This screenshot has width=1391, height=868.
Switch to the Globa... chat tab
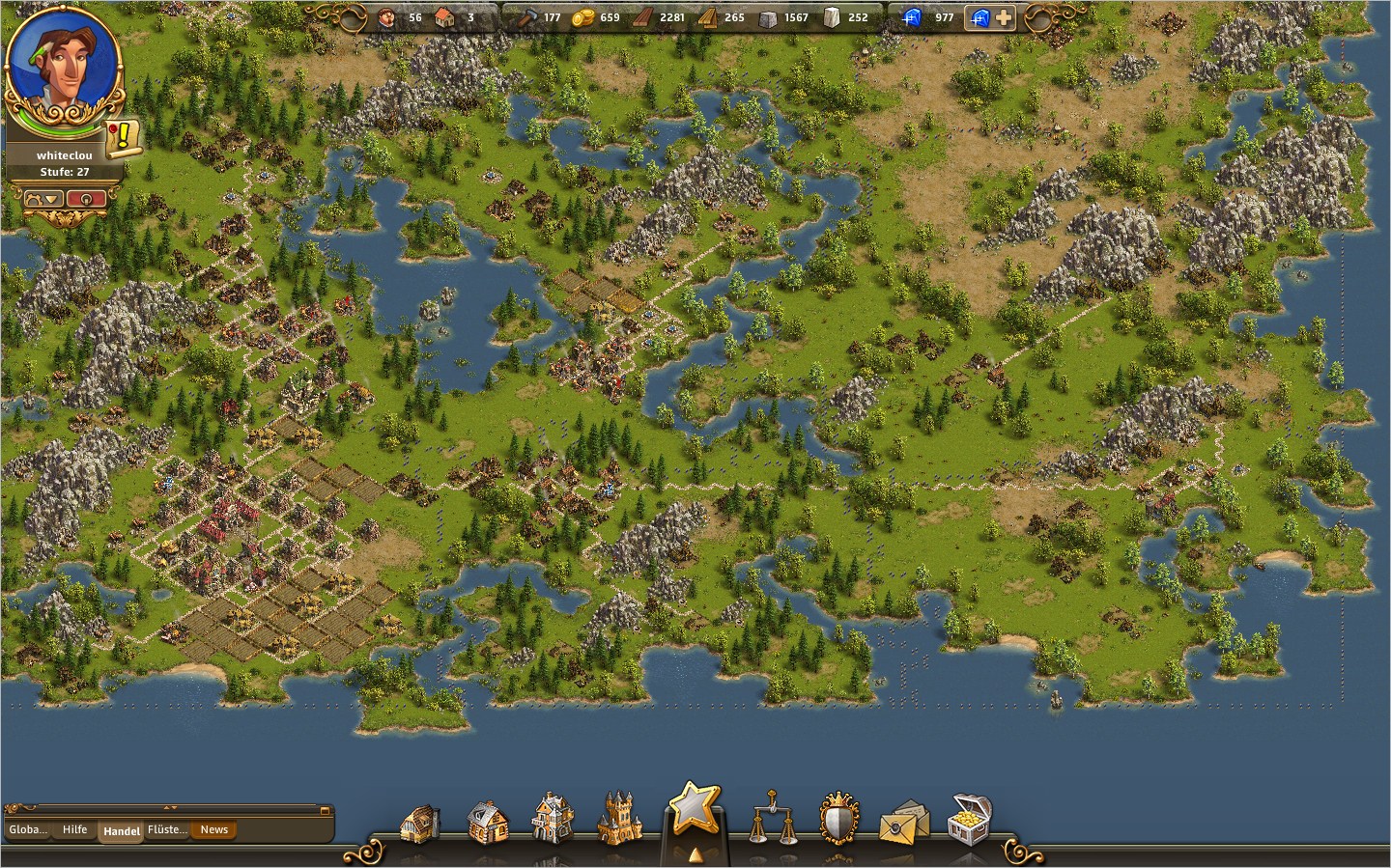(27, 829)
